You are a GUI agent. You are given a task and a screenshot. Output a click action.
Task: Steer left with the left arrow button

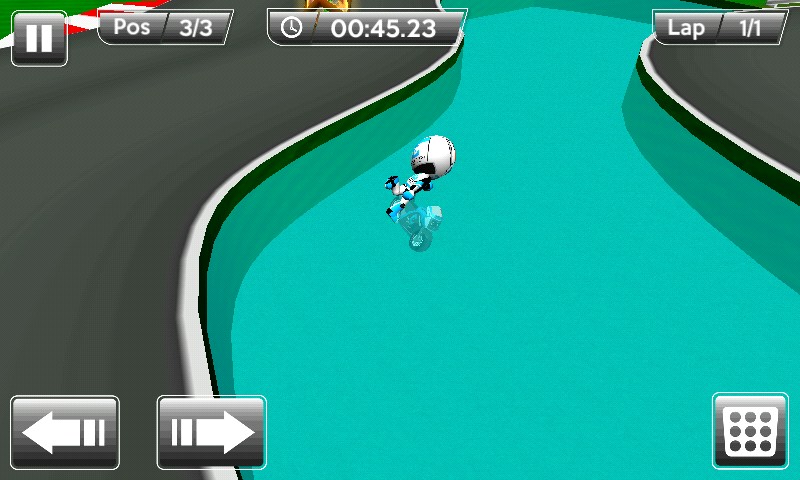pyautogui.click(x=65, y=432)
